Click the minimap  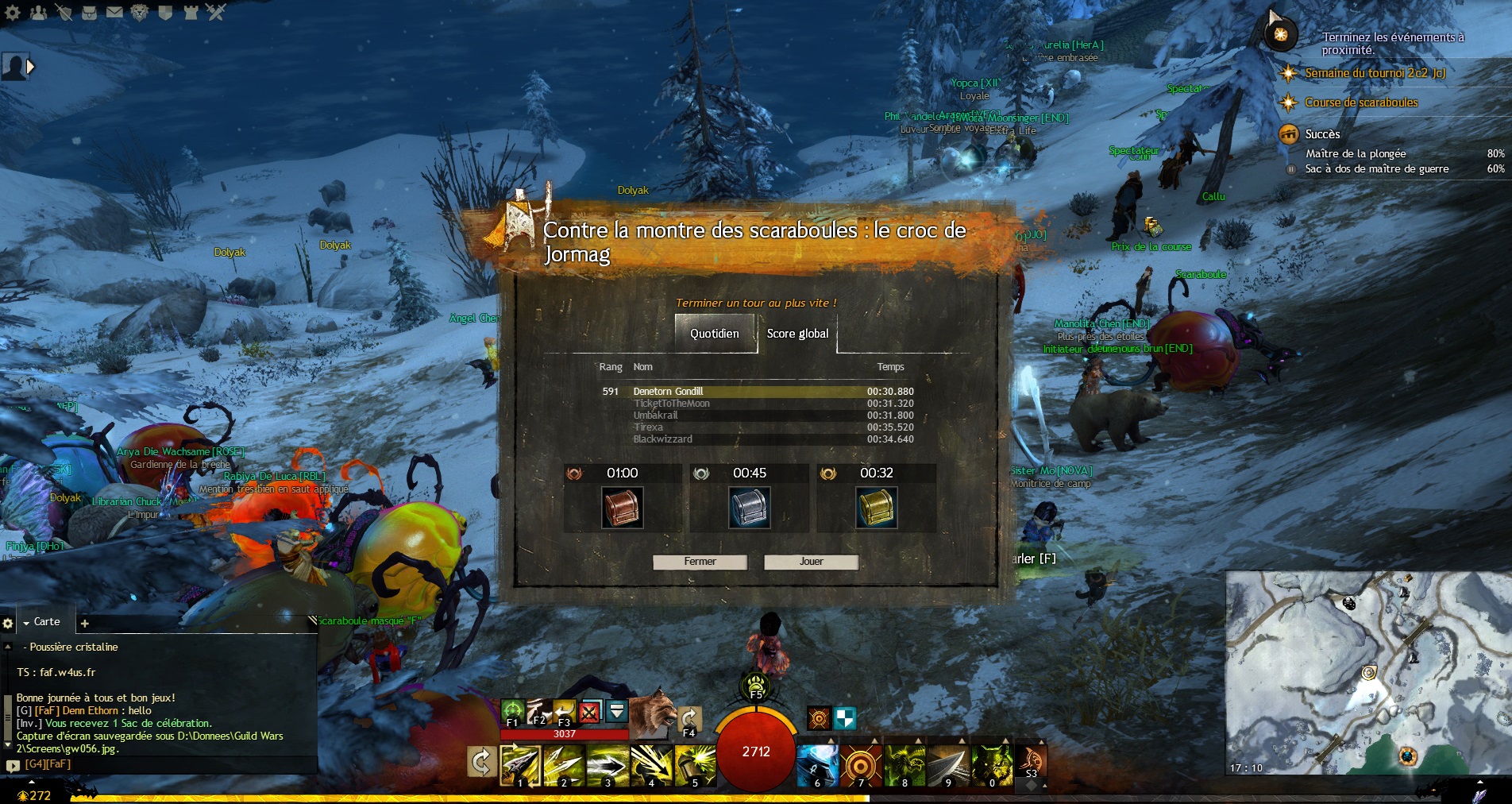[x=1366, y=672]
